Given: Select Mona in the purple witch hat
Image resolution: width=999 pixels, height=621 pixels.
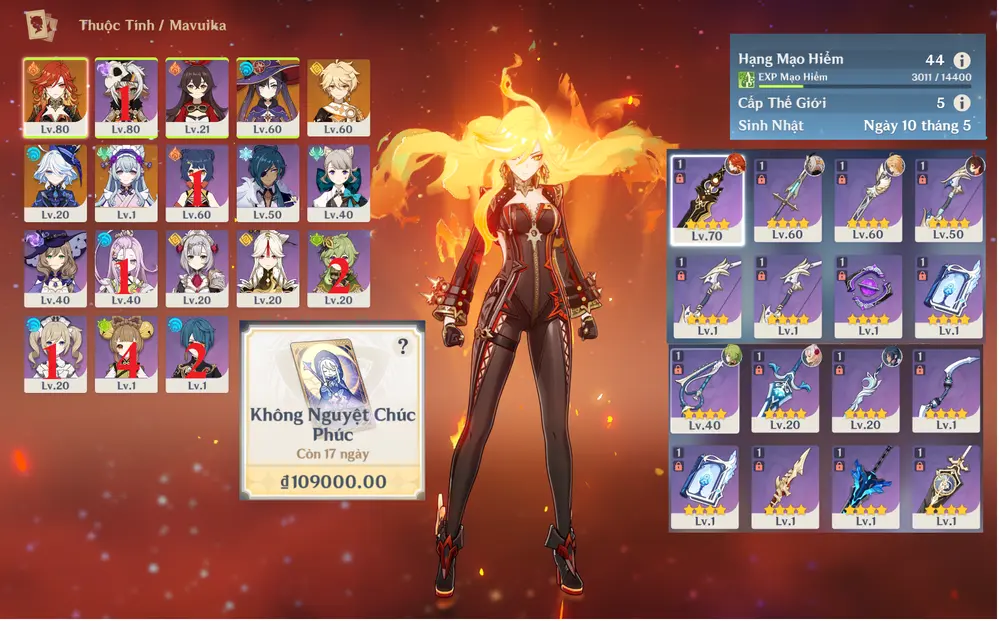Looking at the screenshot, I should (x=267, y=97).
